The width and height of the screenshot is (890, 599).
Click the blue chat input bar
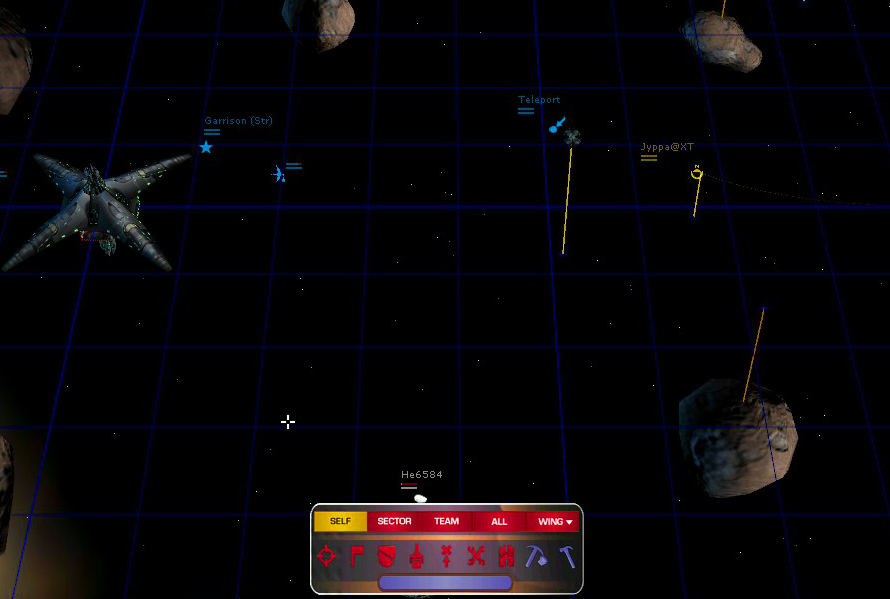[445, 582]
